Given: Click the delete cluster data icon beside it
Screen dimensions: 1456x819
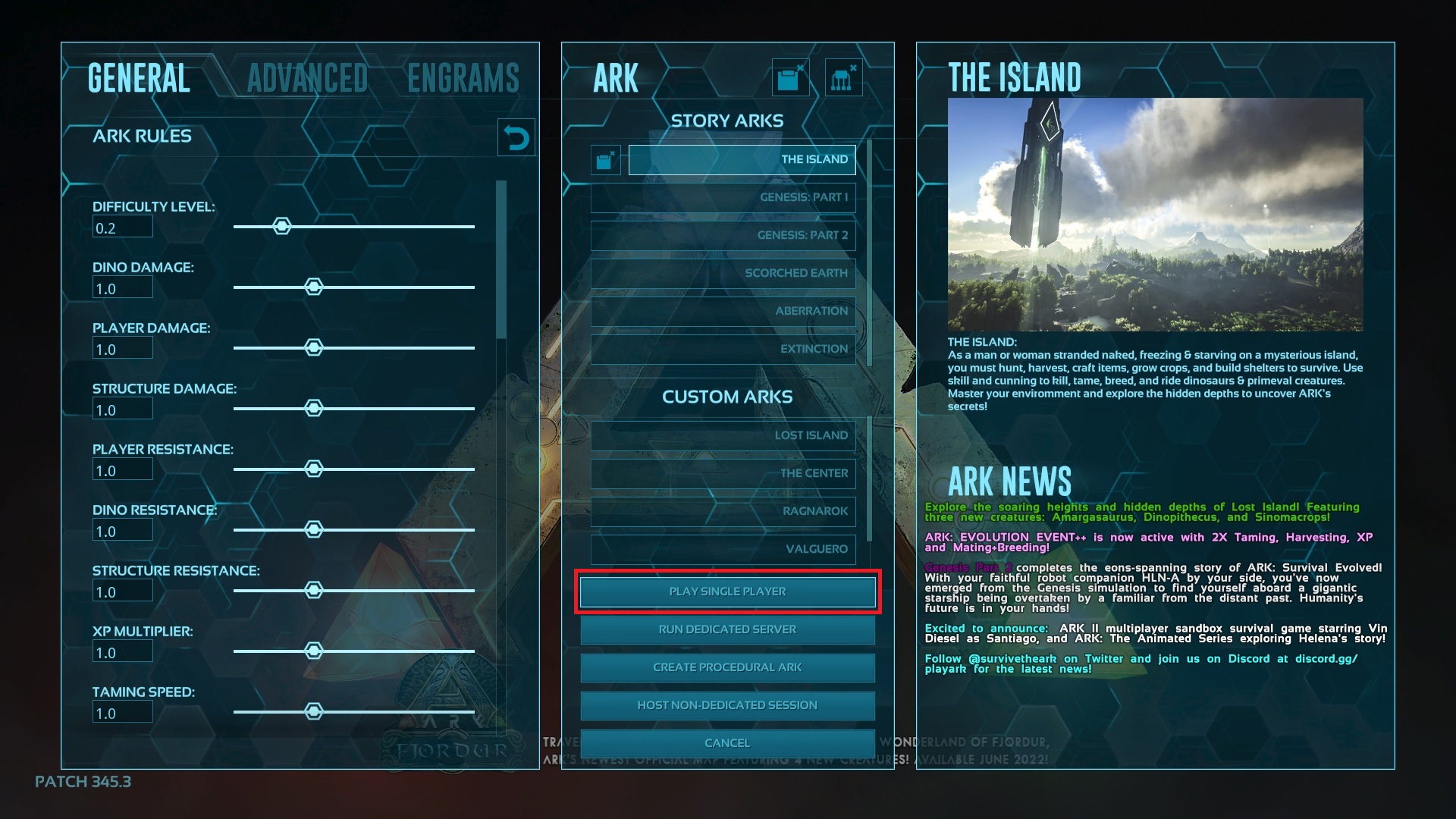Looking at the screenshot, I should click(x=842, y=77).
